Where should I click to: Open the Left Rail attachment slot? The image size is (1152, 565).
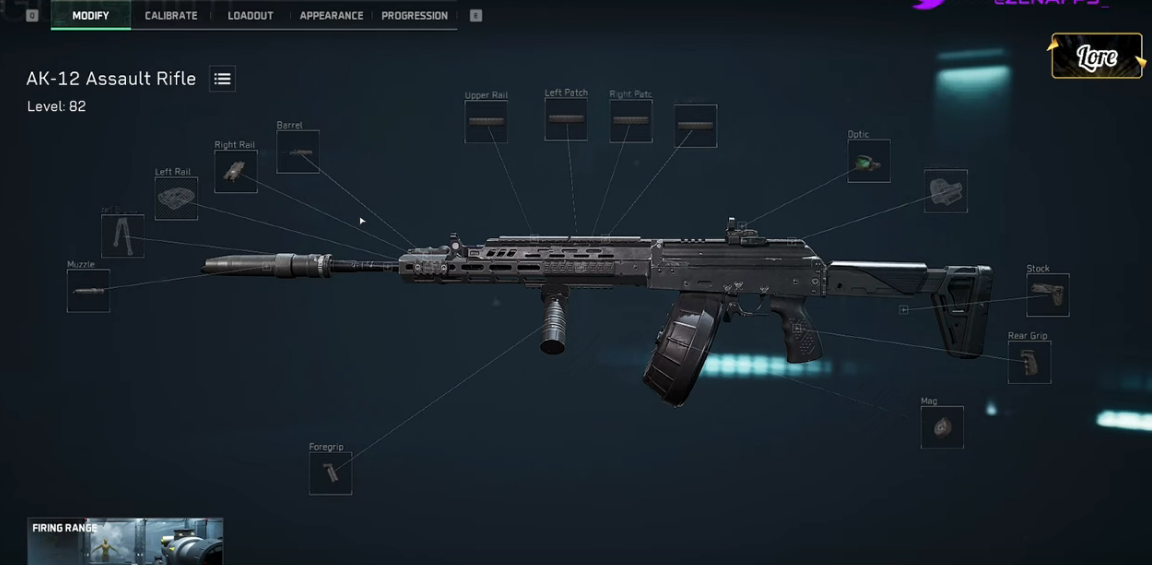176,198
